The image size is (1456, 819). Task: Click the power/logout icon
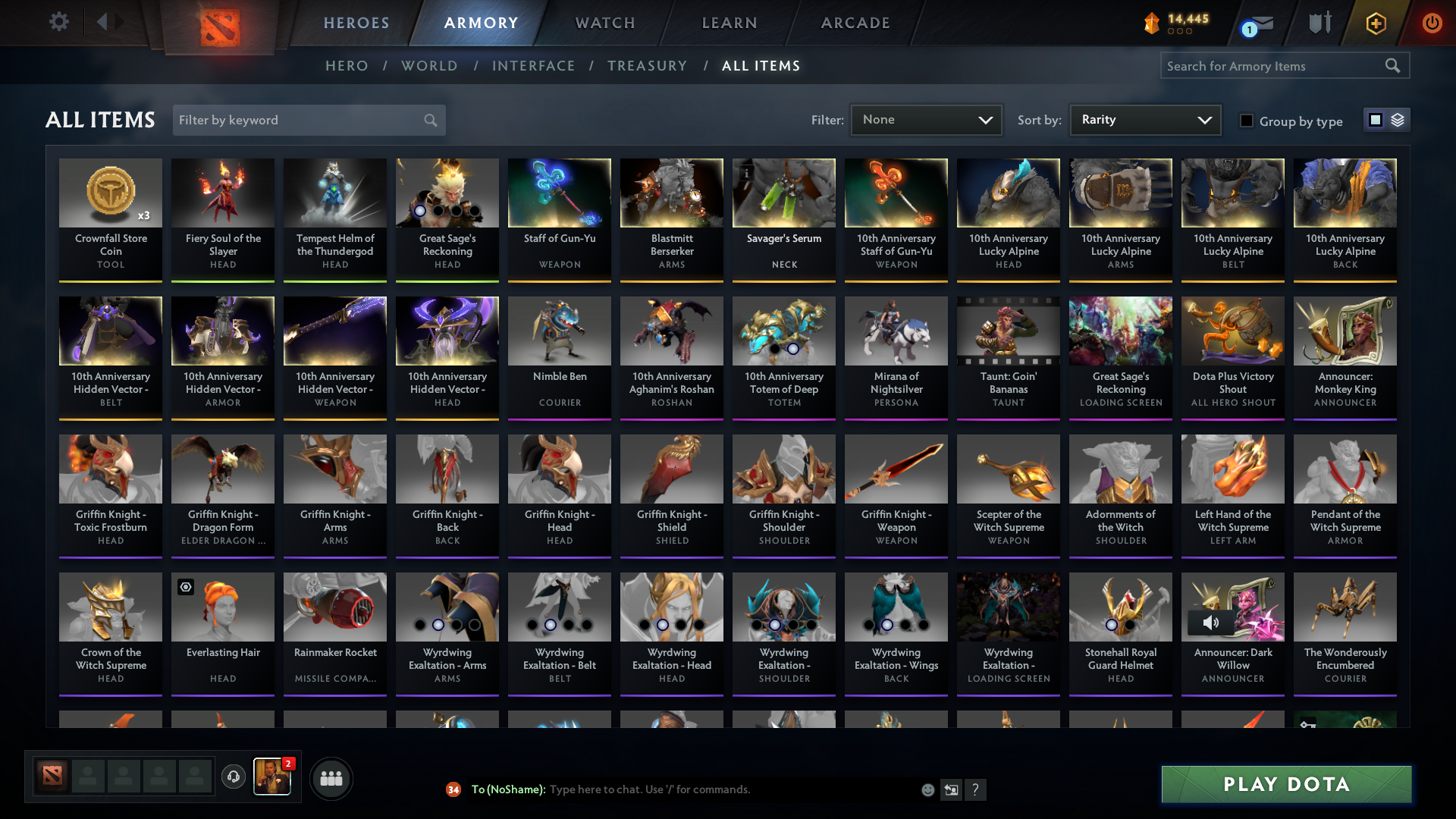tap(1432, 23)
